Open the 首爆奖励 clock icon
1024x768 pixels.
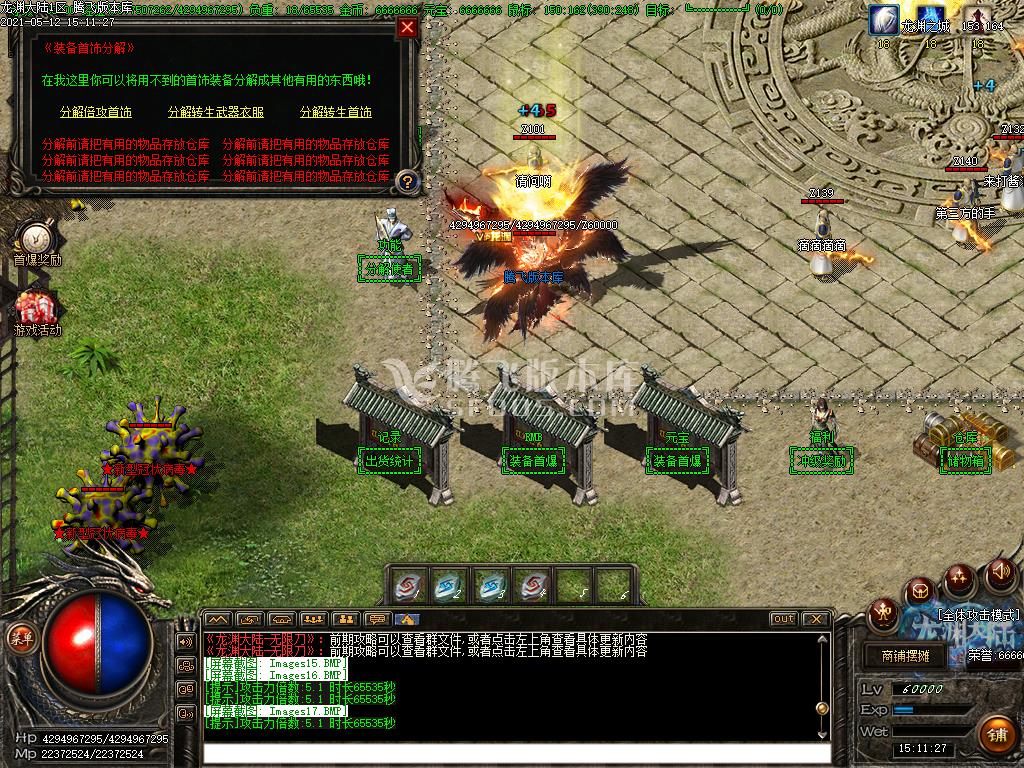pyautogui.click(x=37, y=238)
